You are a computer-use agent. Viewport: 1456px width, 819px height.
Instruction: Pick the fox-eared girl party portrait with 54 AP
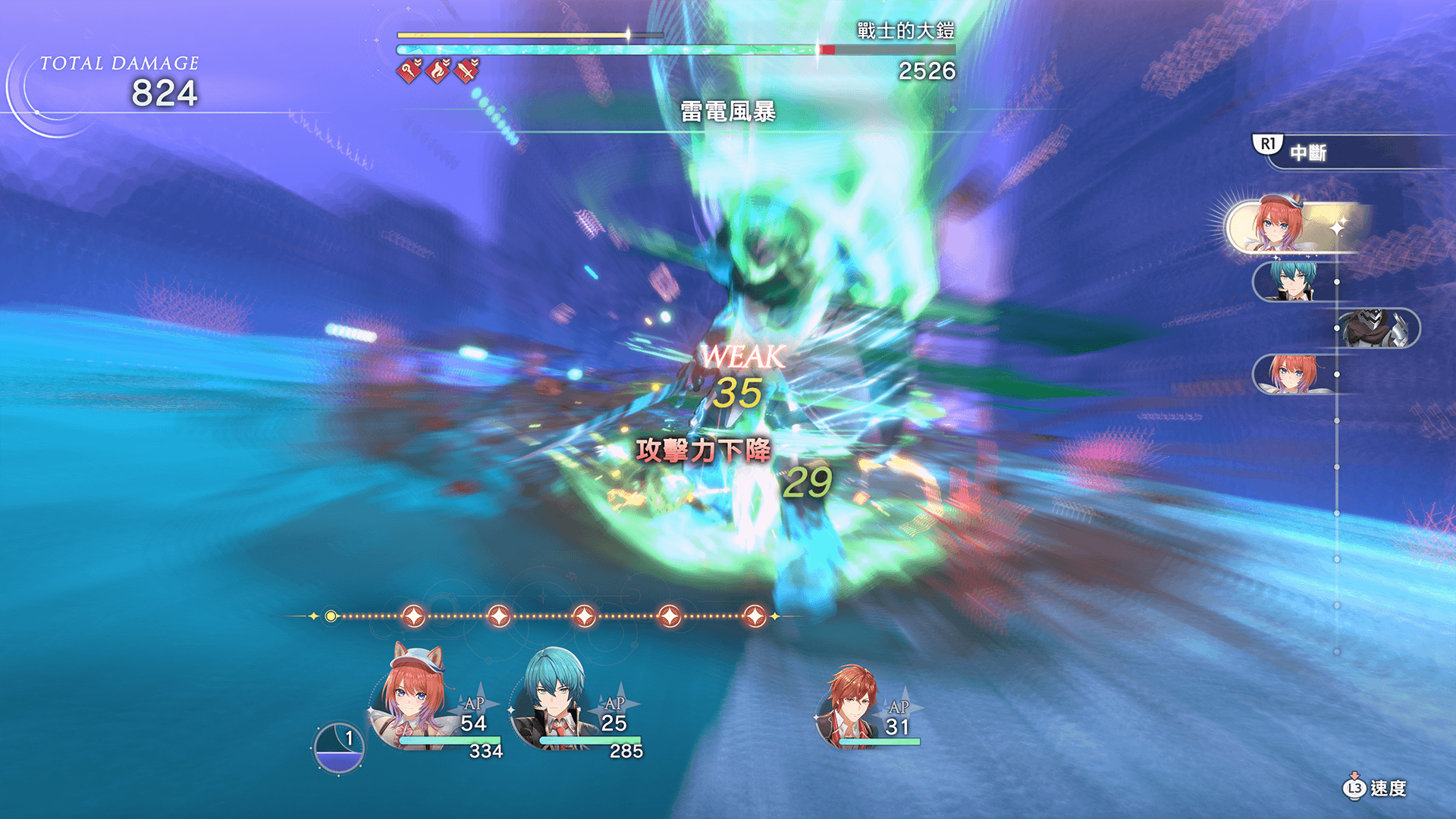(x=415, y=698)
